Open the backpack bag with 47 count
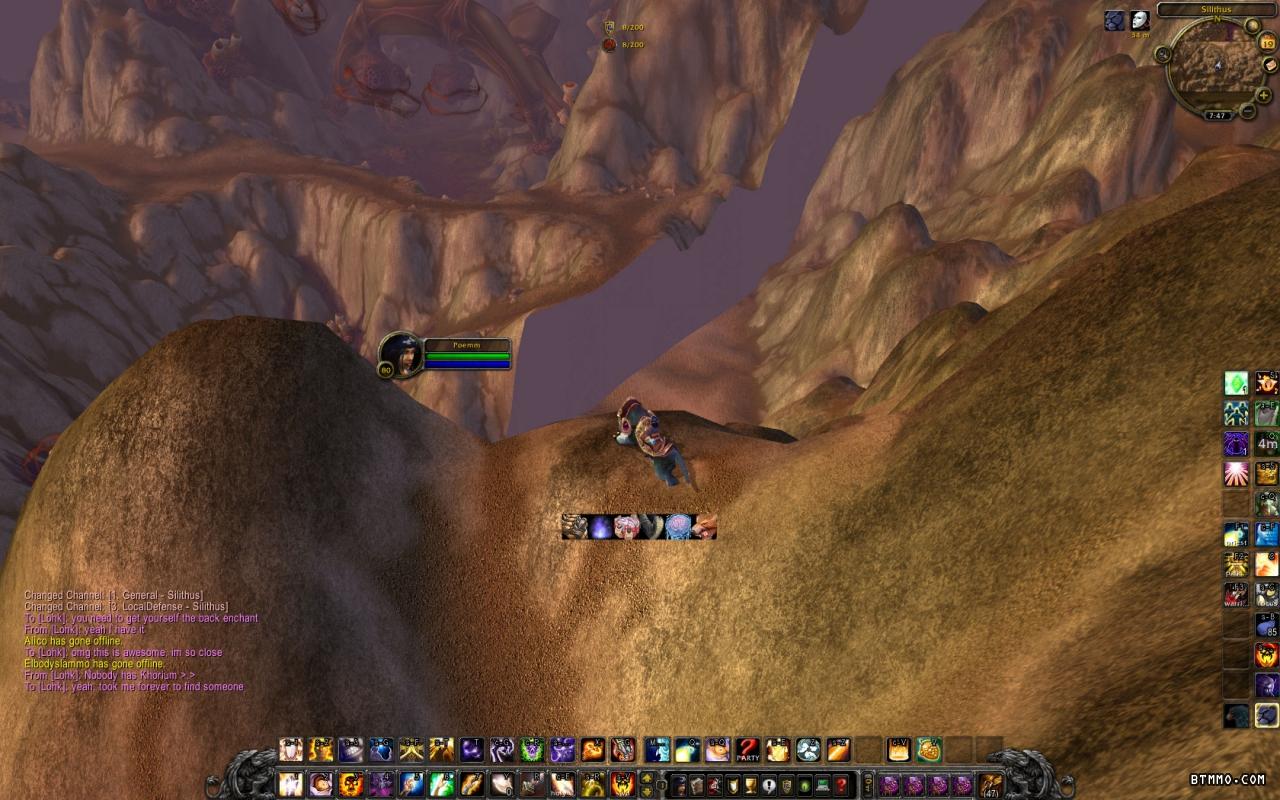 click(x=990, y=784)
